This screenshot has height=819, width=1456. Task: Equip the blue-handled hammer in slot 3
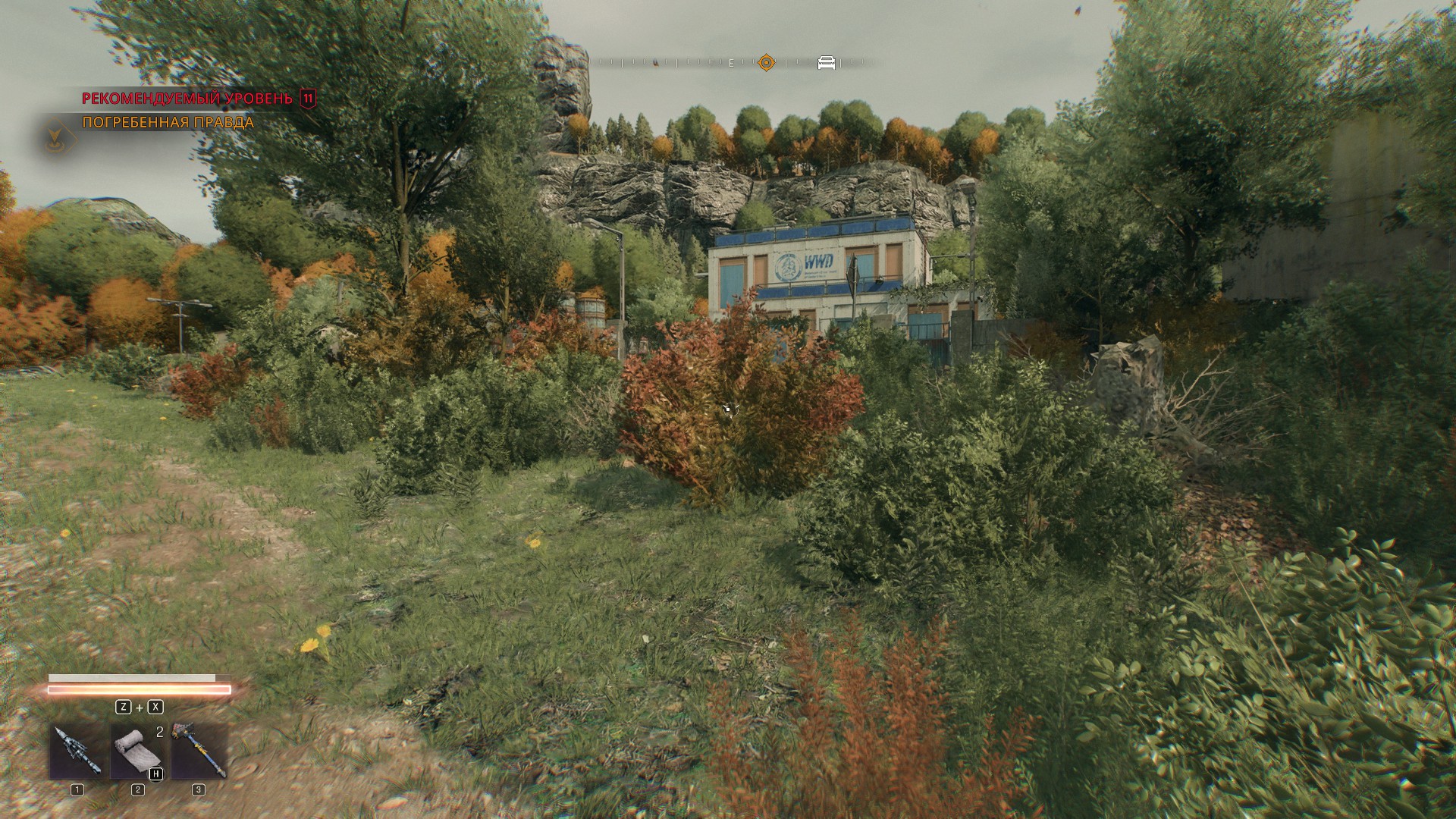(x=199, y=751)
